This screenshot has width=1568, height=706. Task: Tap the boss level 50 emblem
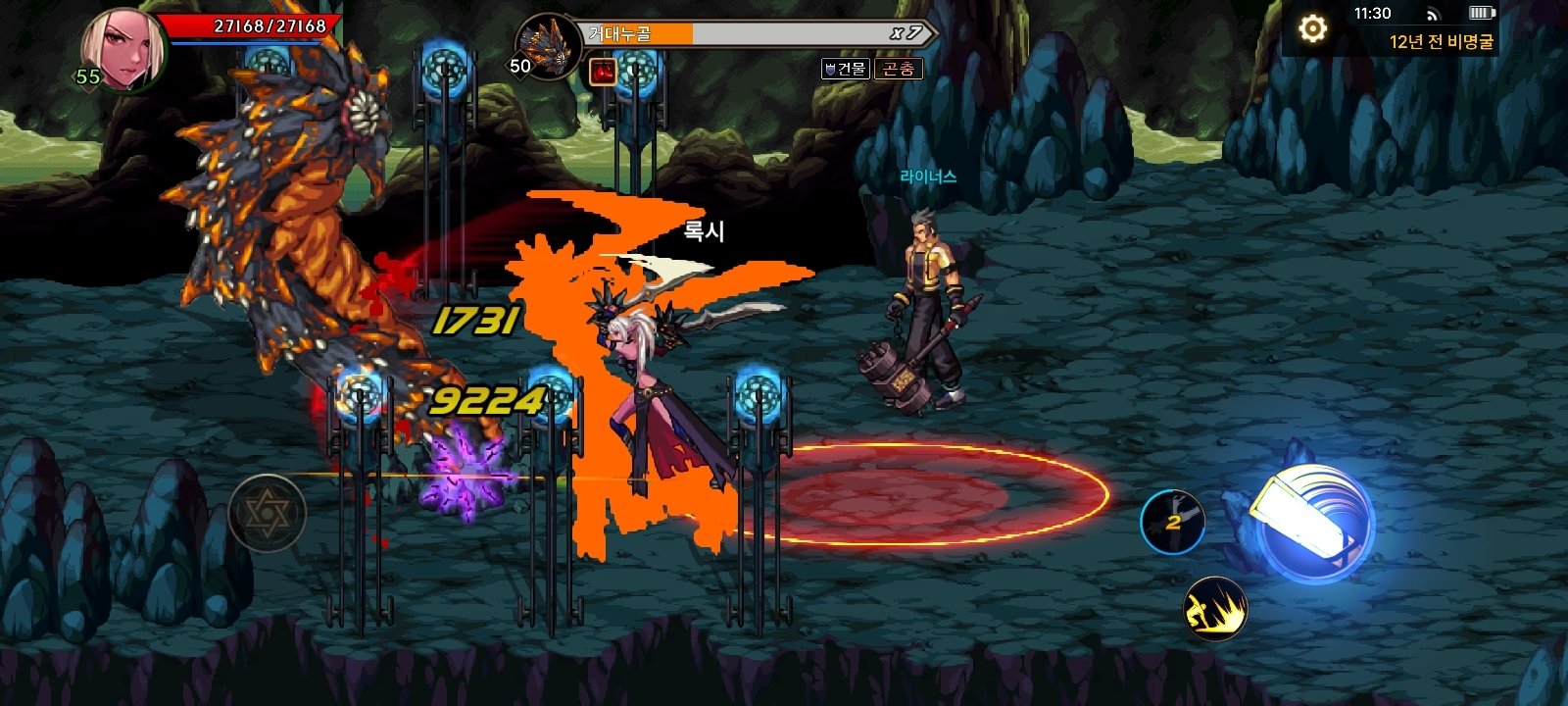click(518, 65)
